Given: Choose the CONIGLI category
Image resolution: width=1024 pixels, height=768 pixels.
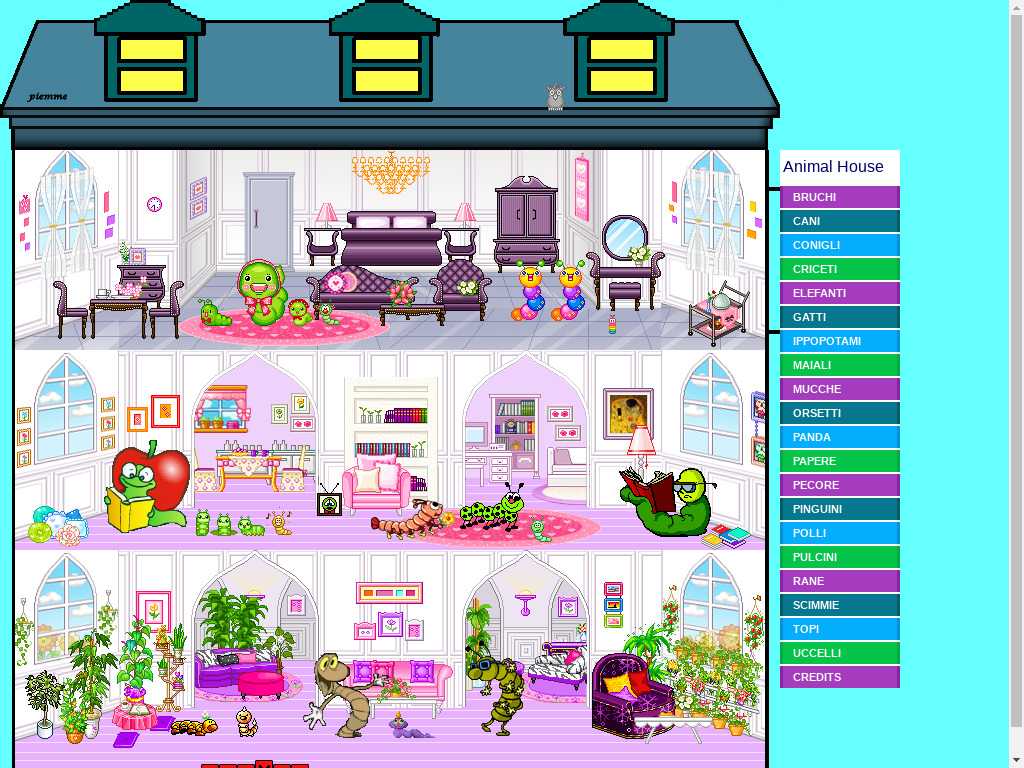Looking at the screenshot, I should click(839, 245).
